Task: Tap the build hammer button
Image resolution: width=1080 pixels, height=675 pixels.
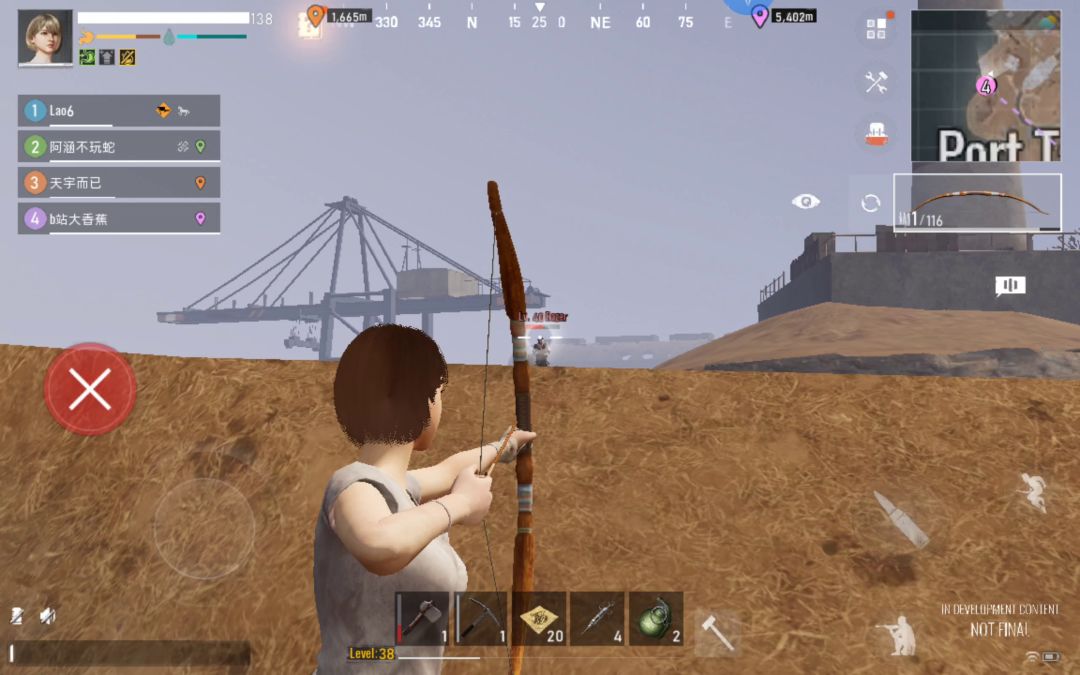Action: (x=717, y=632)
